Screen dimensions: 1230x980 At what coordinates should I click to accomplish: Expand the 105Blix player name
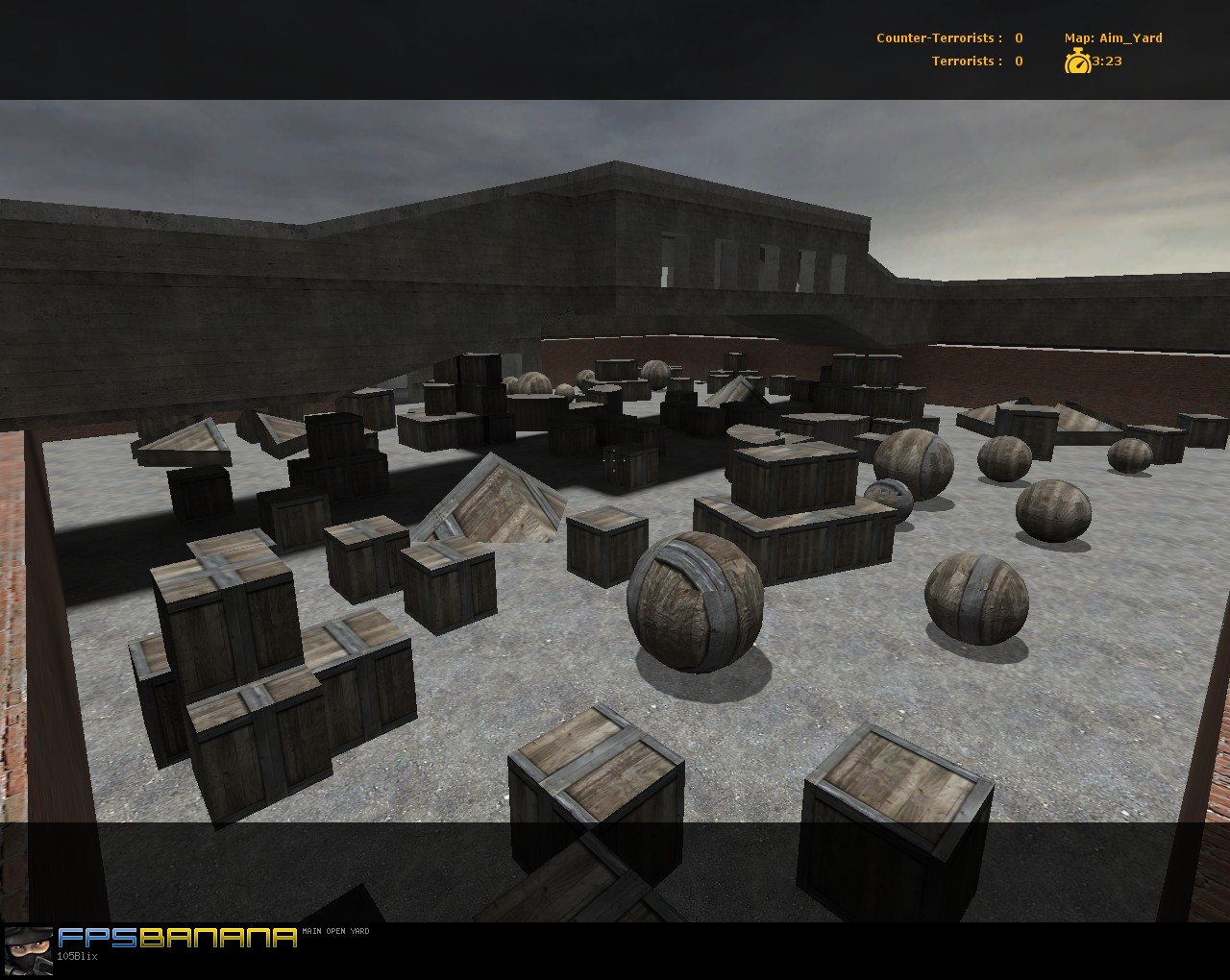click(x=75, y=955)
